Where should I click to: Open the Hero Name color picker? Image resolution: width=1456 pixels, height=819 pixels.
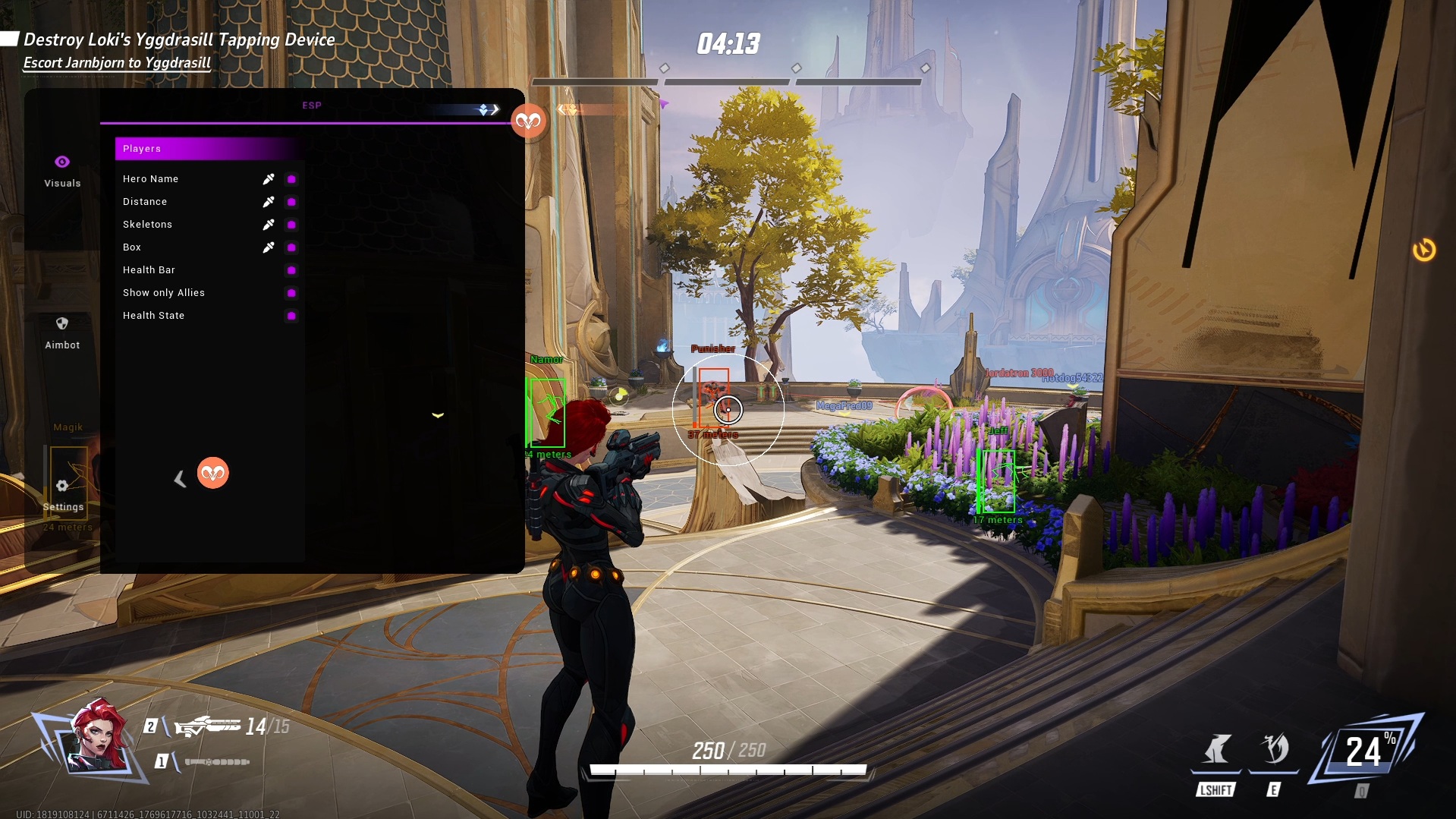point(269,179)
